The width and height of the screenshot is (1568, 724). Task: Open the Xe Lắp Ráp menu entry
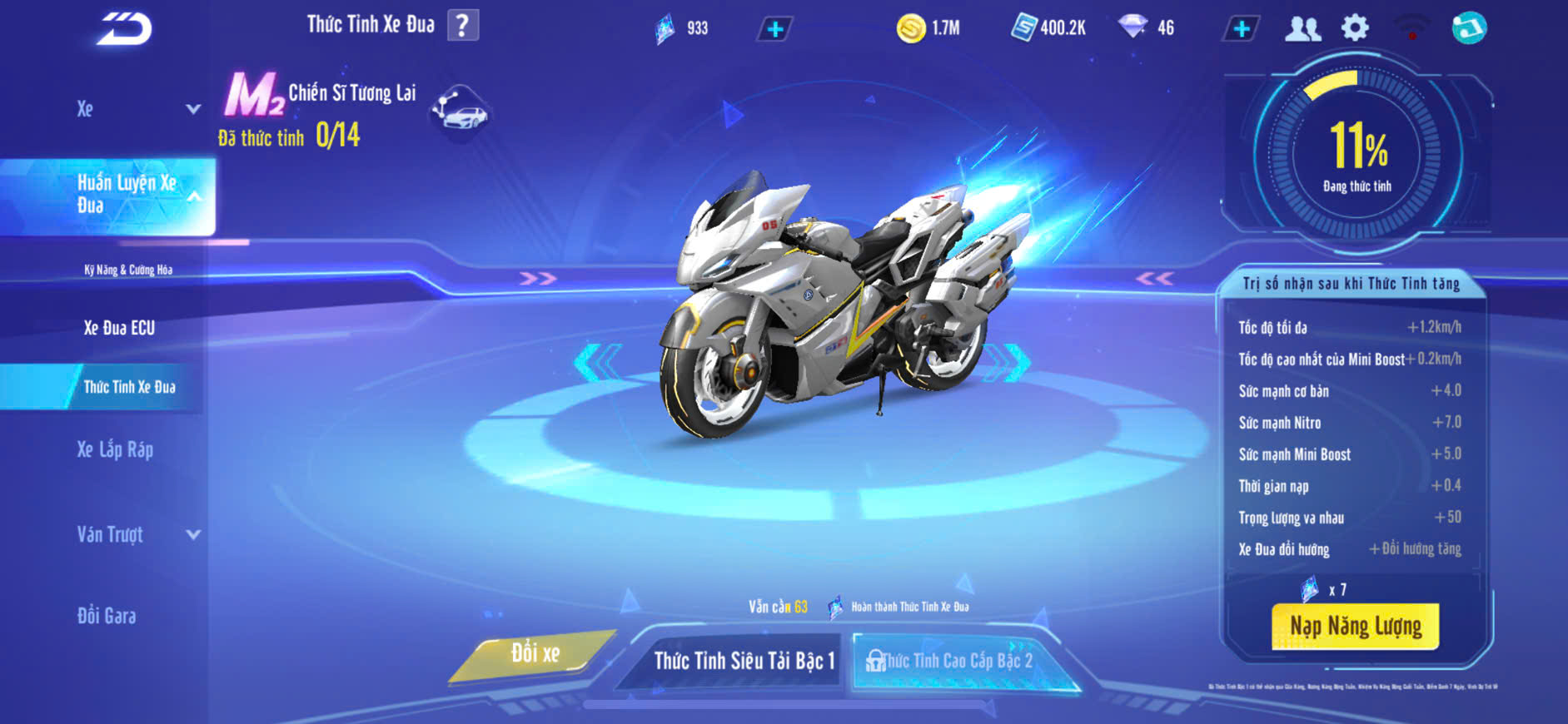coord(115,450)
